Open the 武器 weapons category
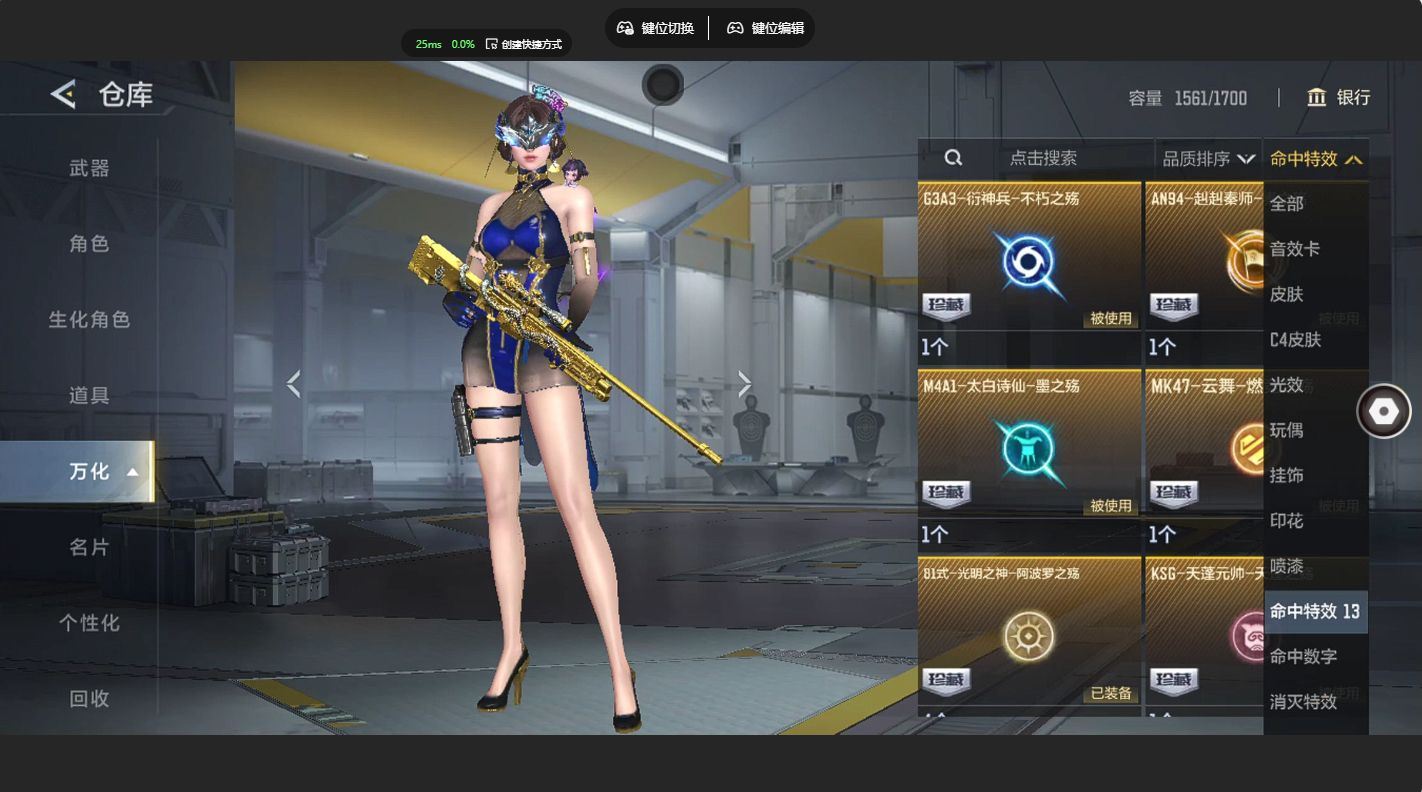Image resolution: width=1422 pixels, height=792 pixels. point(89,168)
